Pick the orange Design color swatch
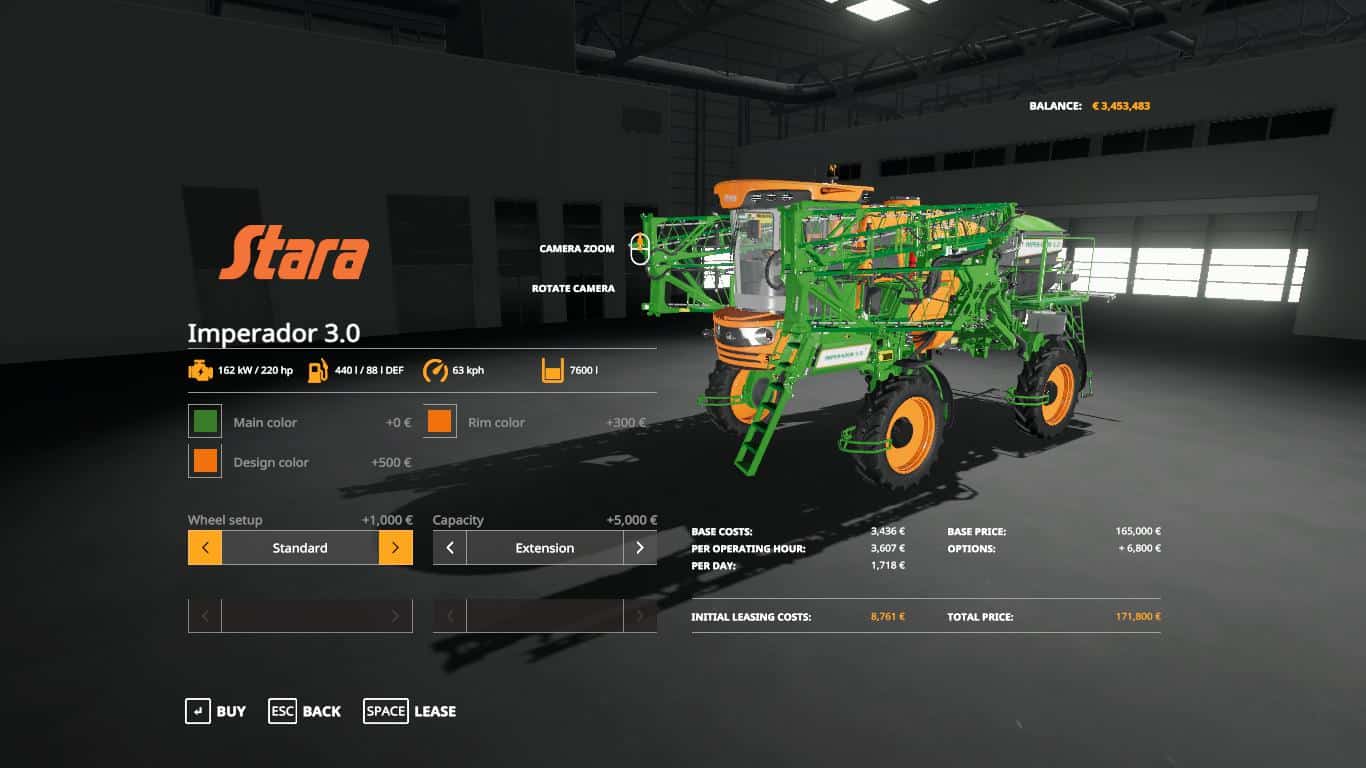 (x=205, y=462)
